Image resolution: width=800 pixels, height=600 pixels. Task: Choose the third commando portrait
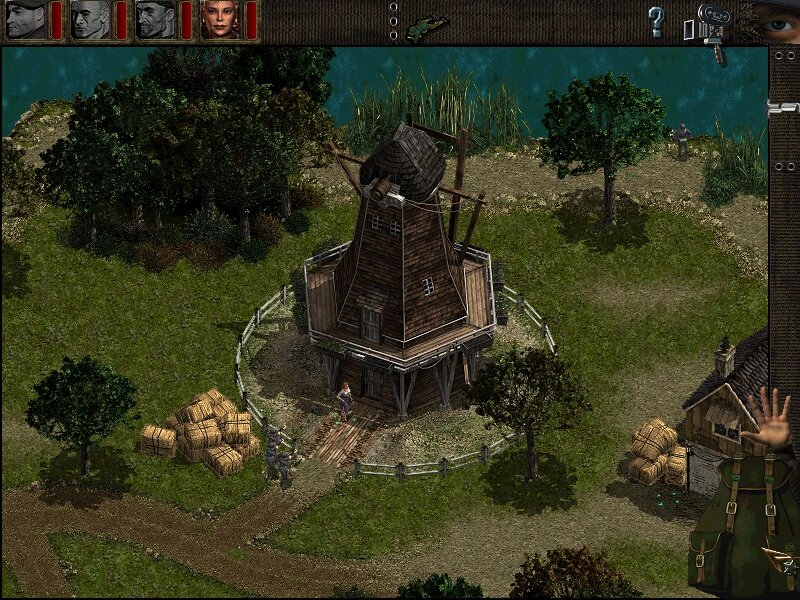(155, 20)
